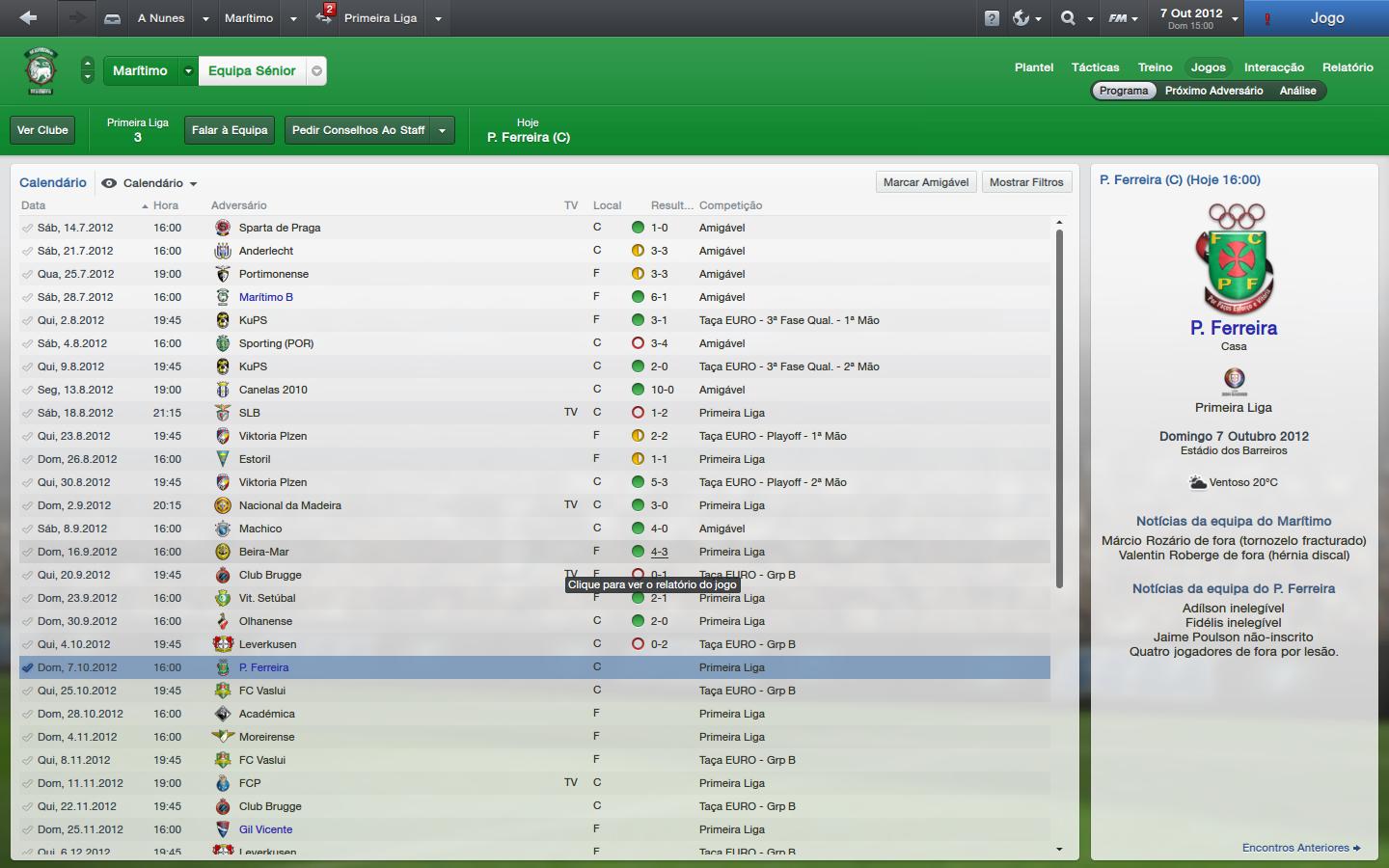The image size is (1389, 868).
Task: Open the Beira-Mar 4-3 match report
Action: 659,552
